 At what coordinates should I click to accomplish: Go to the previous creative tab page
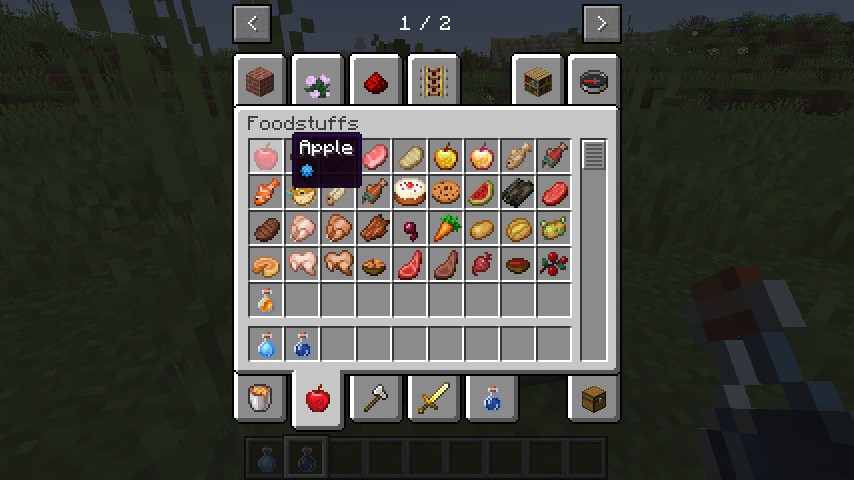tap(252, 23)
